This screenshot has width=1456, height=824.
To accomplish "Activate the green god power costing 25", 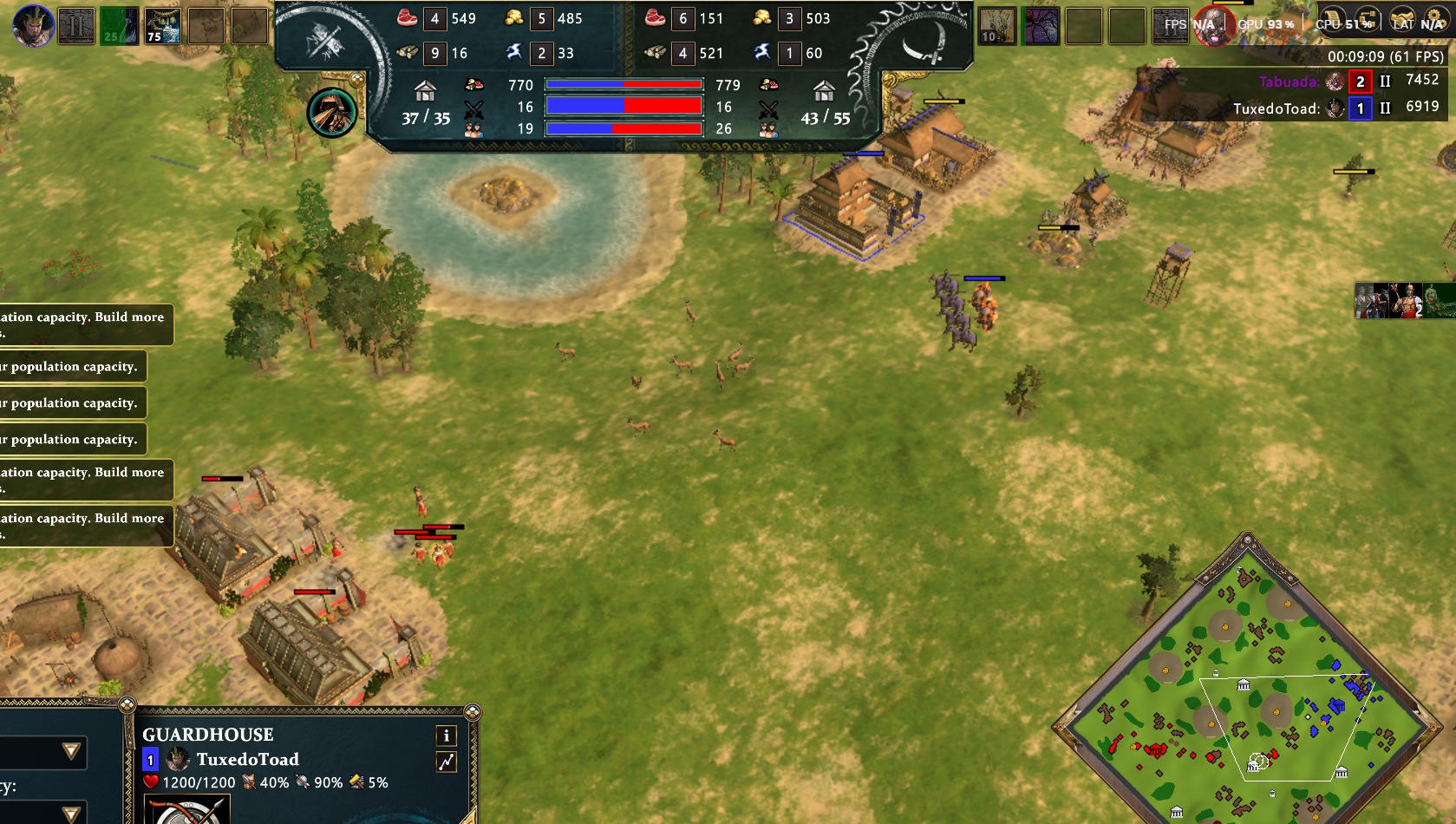I will (120, 26).
